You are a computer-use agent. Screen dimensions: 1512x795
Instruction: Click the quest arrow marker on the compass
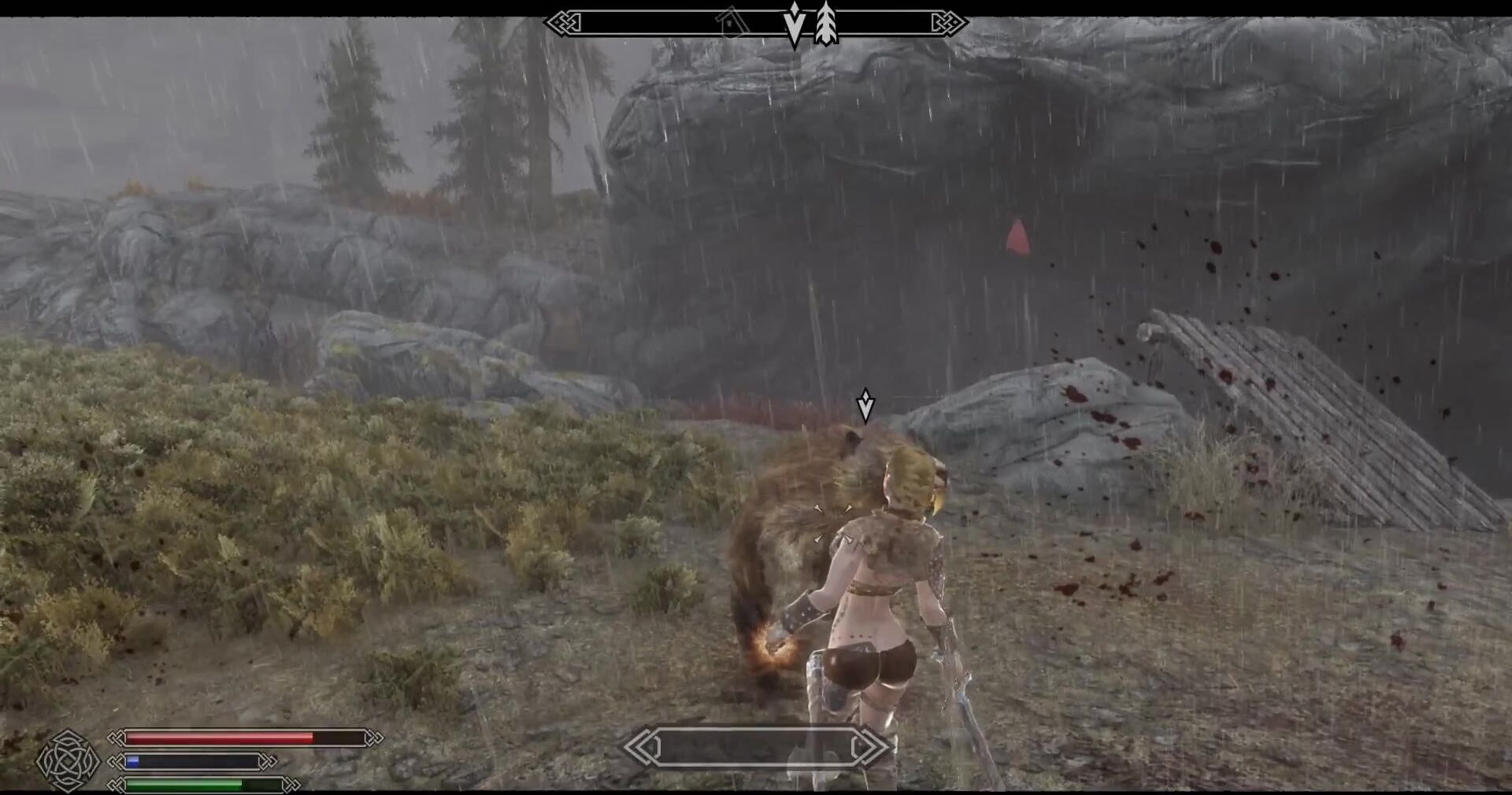point(795,25)
